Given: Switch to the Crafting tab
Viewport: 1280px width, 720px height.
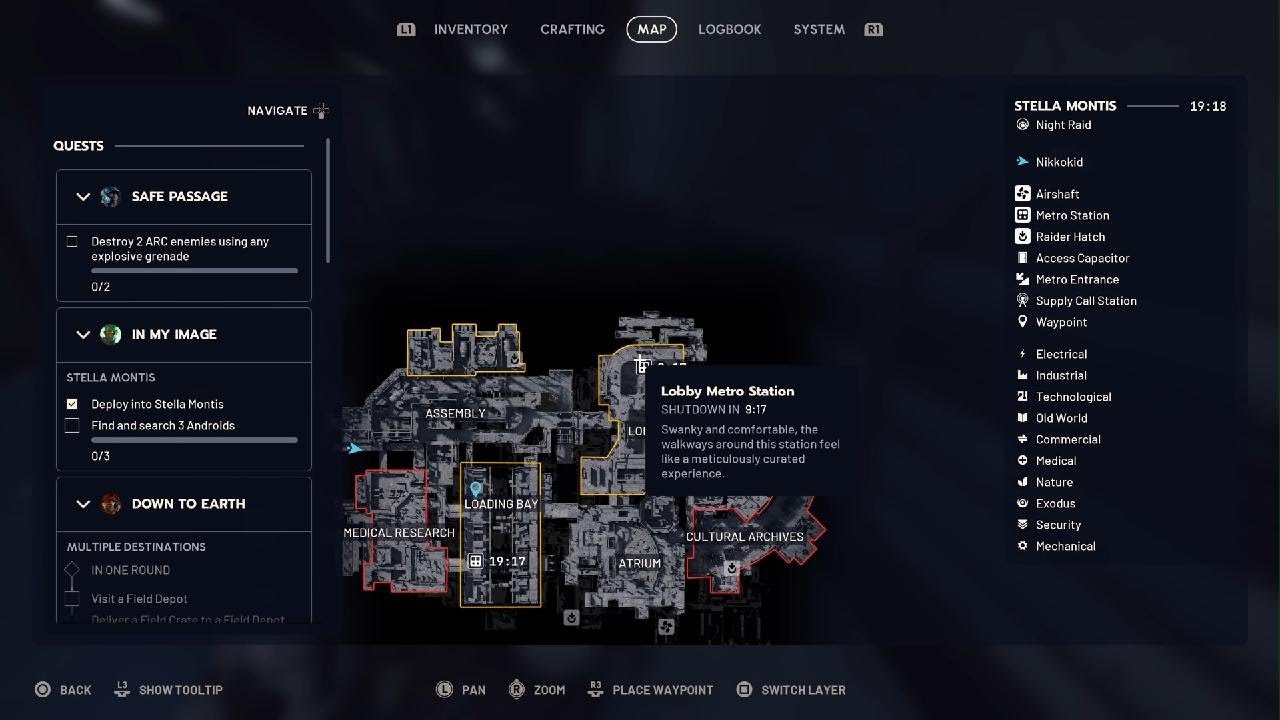Looking at the screenshot, I should point(572,30).
